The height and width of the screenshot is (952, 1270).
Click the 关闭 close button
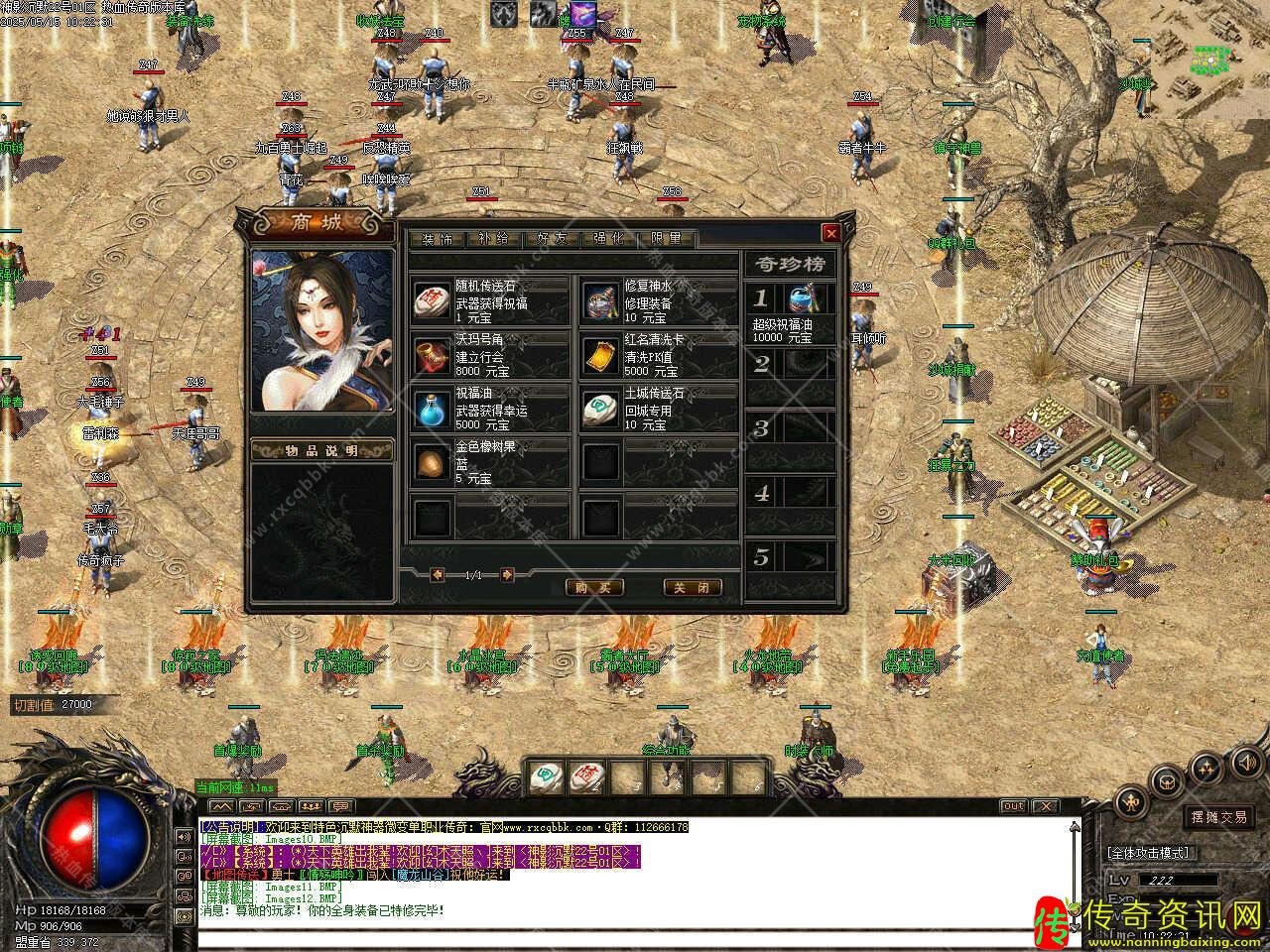(x=692, y=587)
